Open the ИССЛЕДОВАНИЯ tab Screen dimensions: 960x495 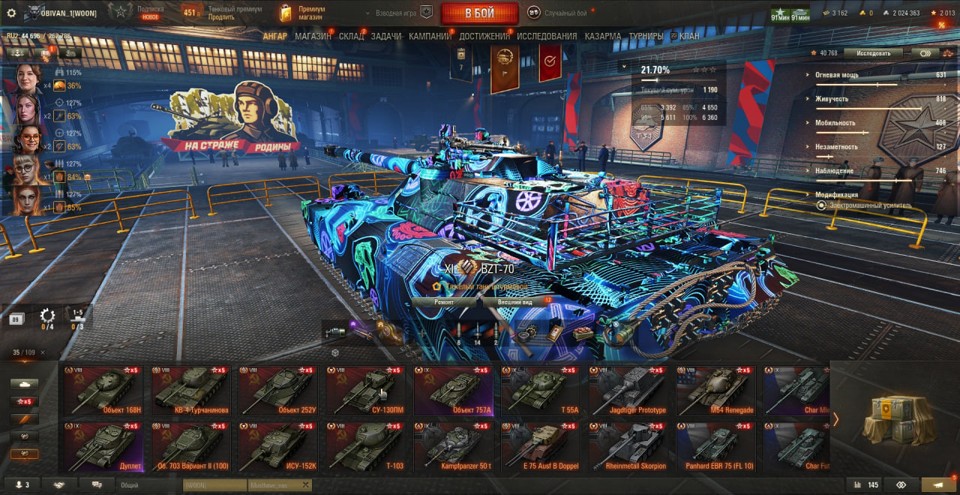(x=547, y=36)
